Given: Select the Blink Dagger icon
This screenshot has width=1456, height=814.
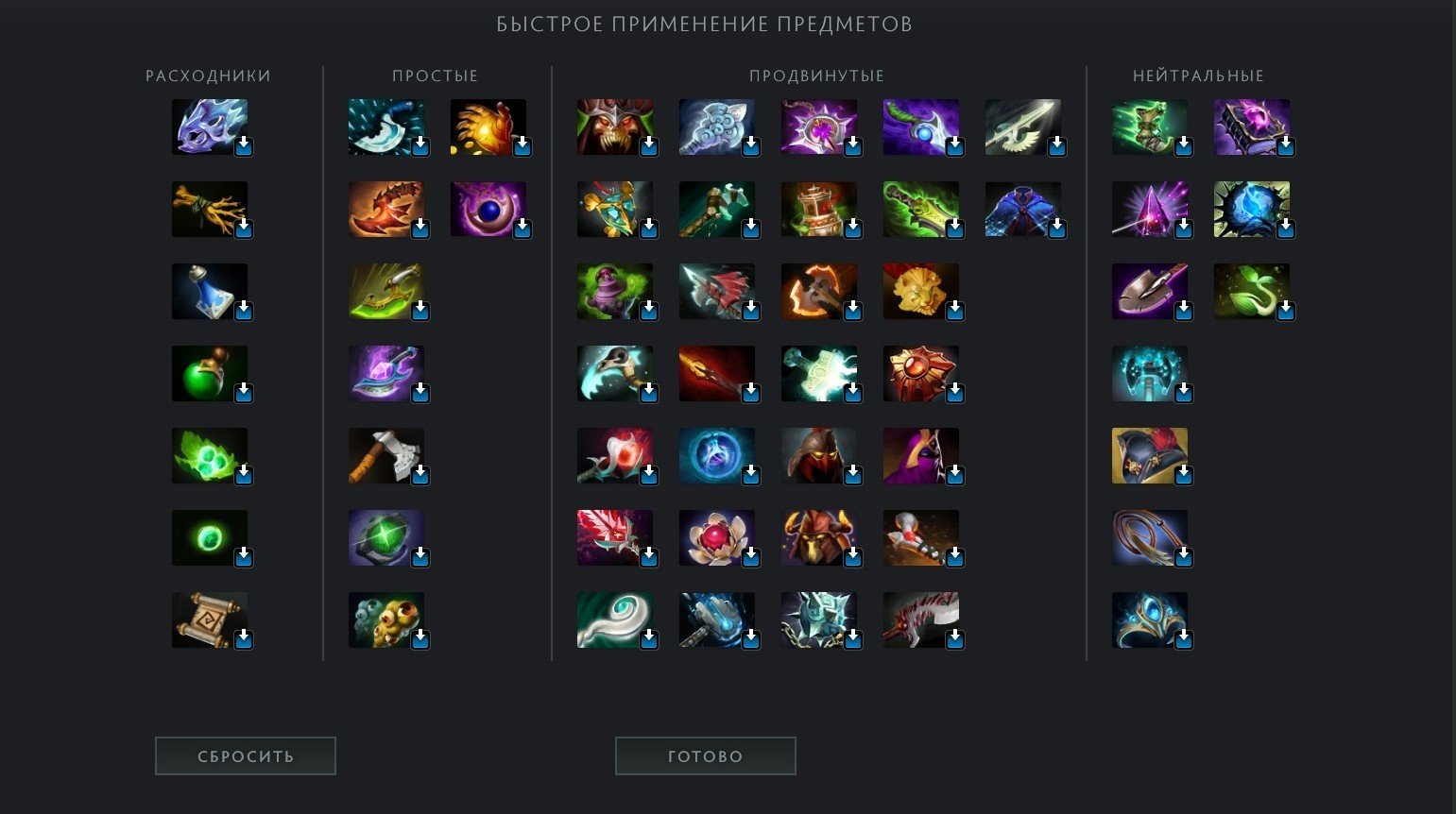Looking at the screenshot, I should [385, 127].
